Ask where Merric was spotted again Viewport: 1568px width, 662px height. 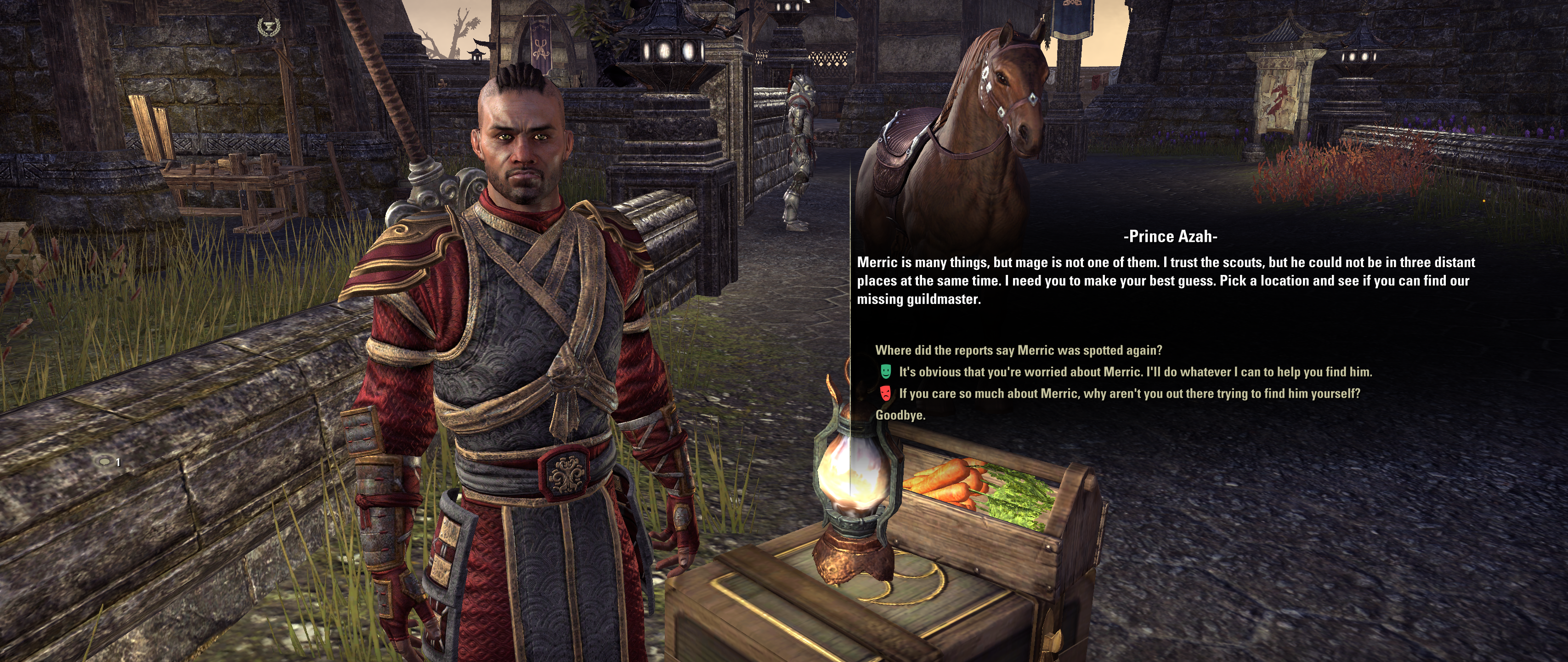click(1019, 350)
